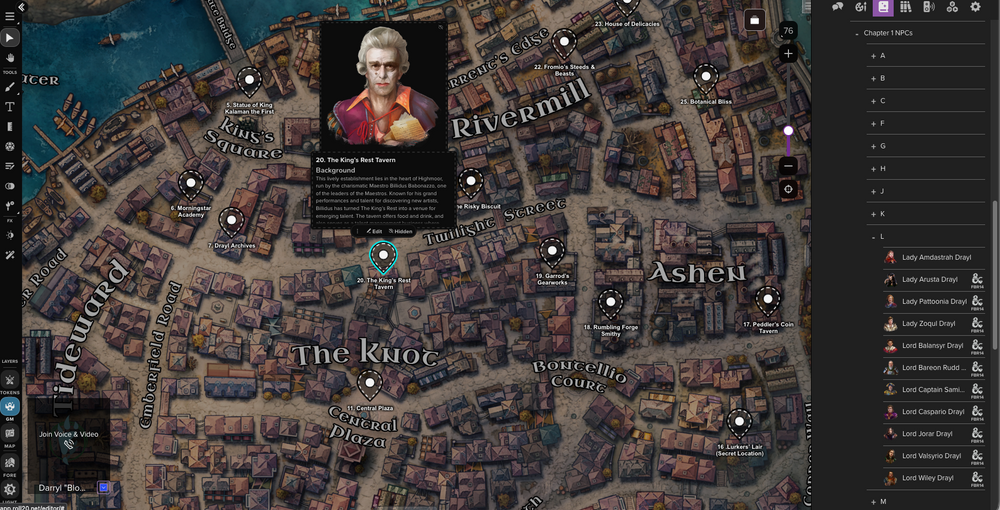Toggle the Hidden button on the pin popup
Image resolution: width=1000 pixels, height=510 pixels.
tap(400, 231)
